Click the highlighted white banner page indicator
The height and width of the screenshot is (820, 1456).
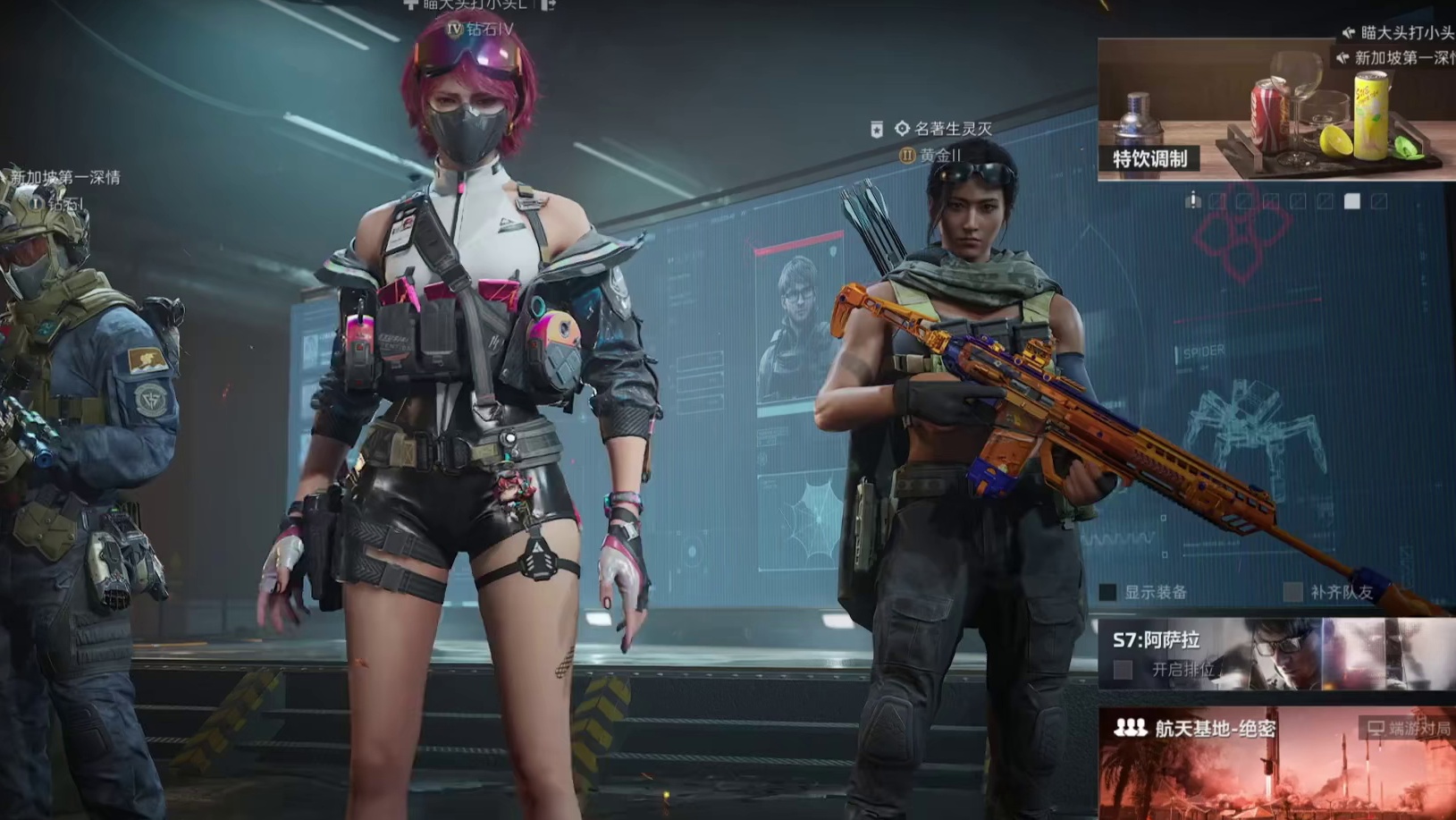tap(1352, 201)
